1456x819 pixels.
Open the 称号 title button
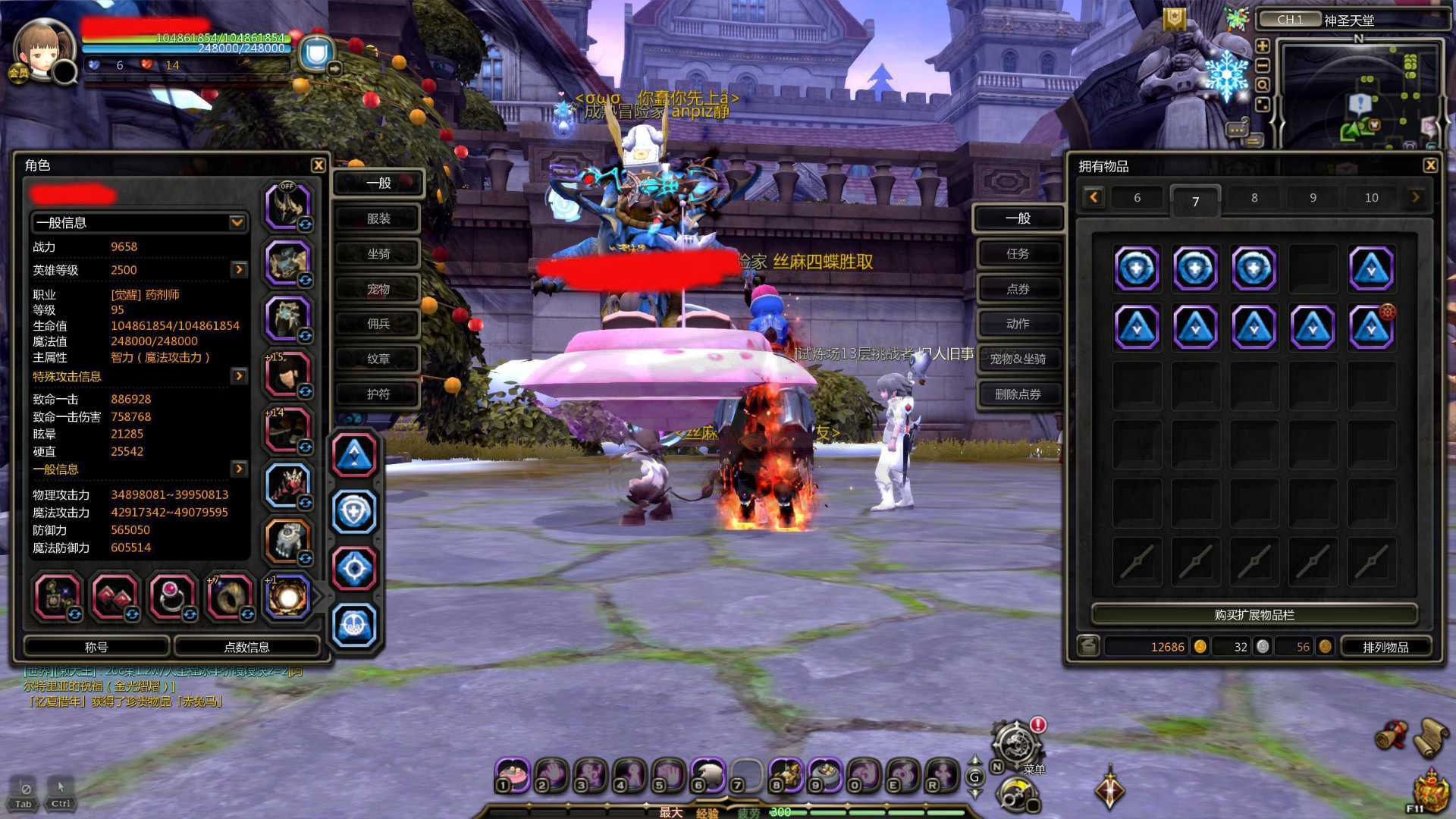(96, 647)
